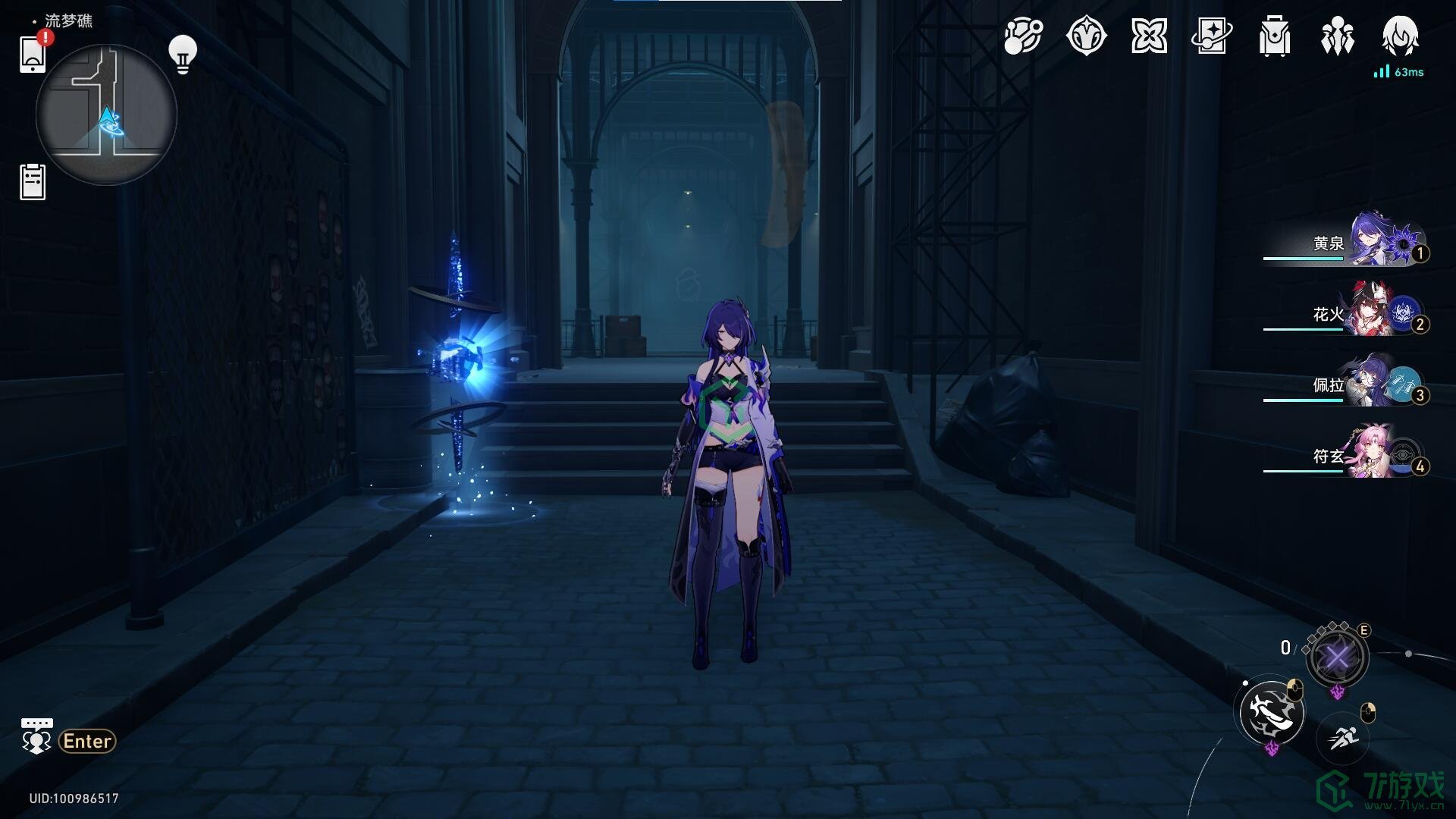
Task: Click the lightbulb hint icon
Action: (x=182, y=55)
